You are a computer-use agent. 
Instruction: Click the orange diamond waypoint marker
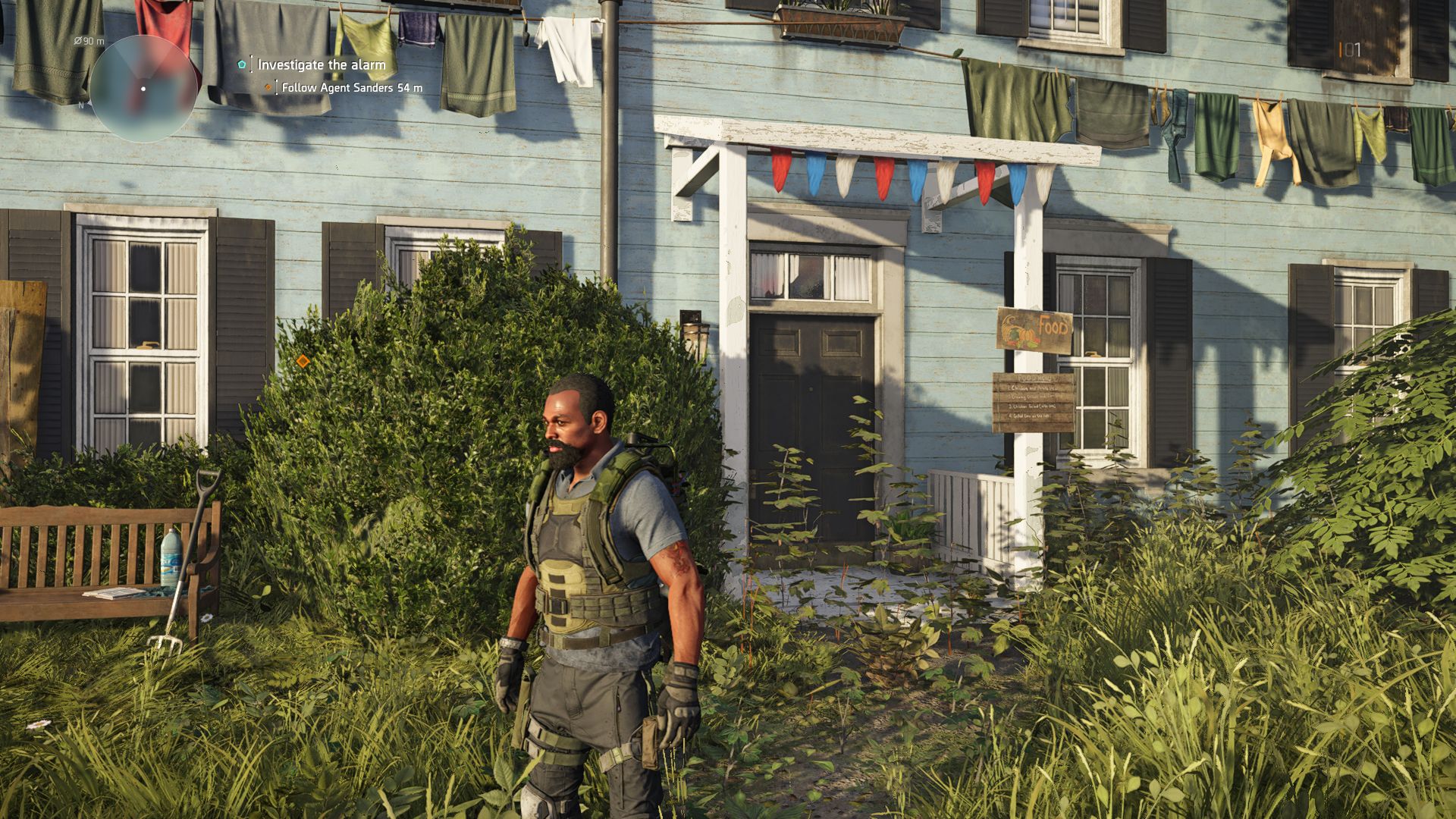point(303,361)
